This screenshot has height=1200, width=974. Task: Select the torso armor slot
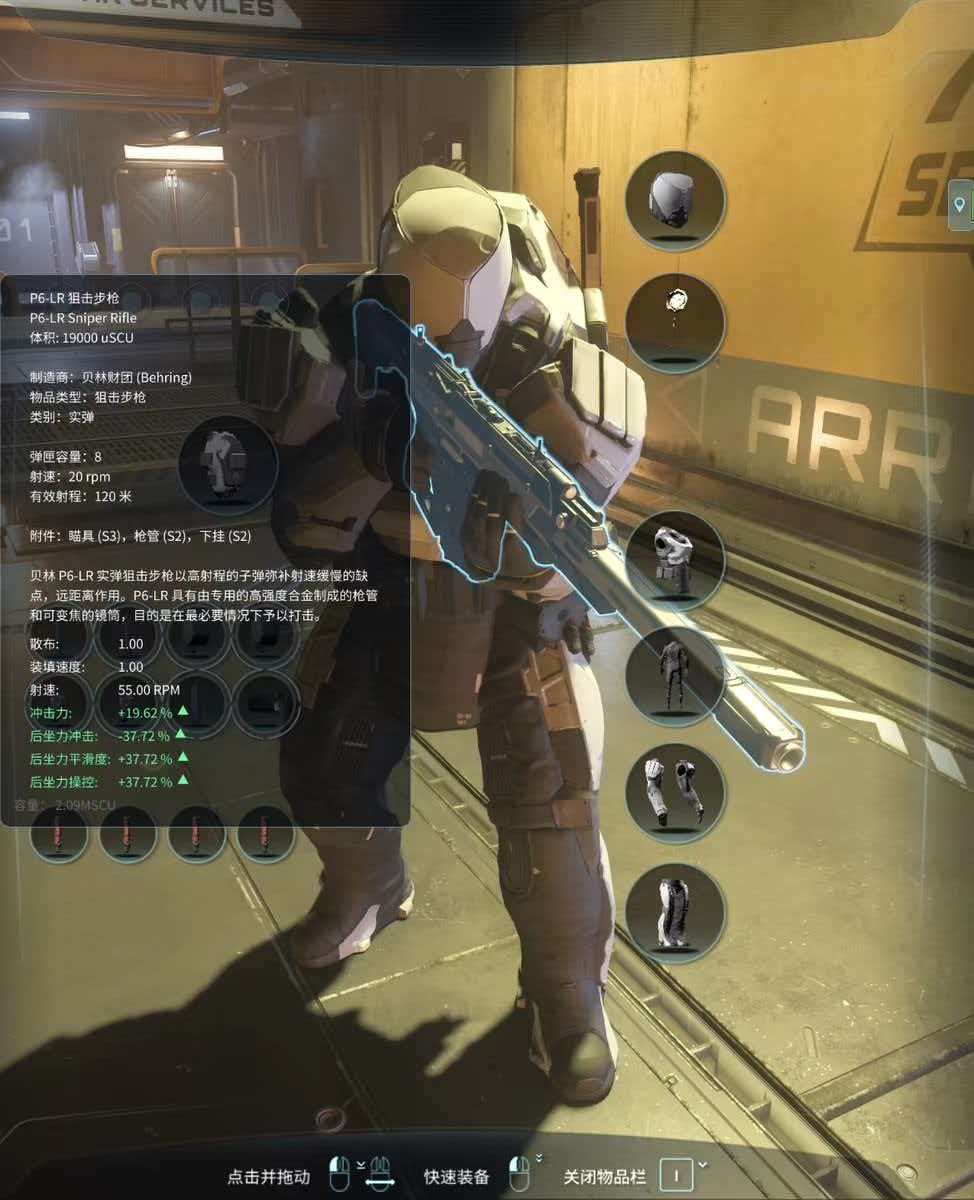[675, 560]
